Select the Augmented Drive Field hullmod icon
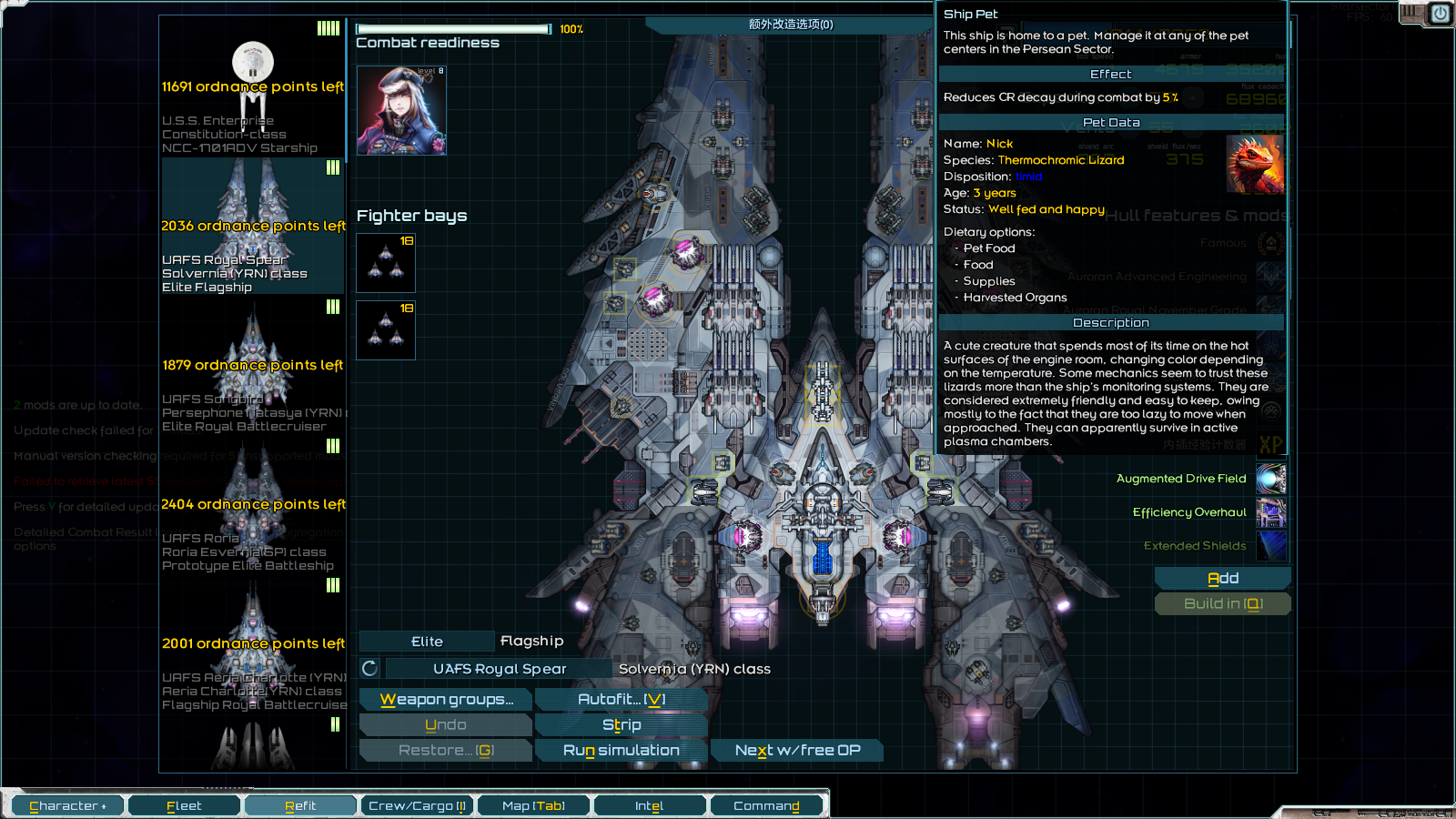 (x=1270, y=479)
